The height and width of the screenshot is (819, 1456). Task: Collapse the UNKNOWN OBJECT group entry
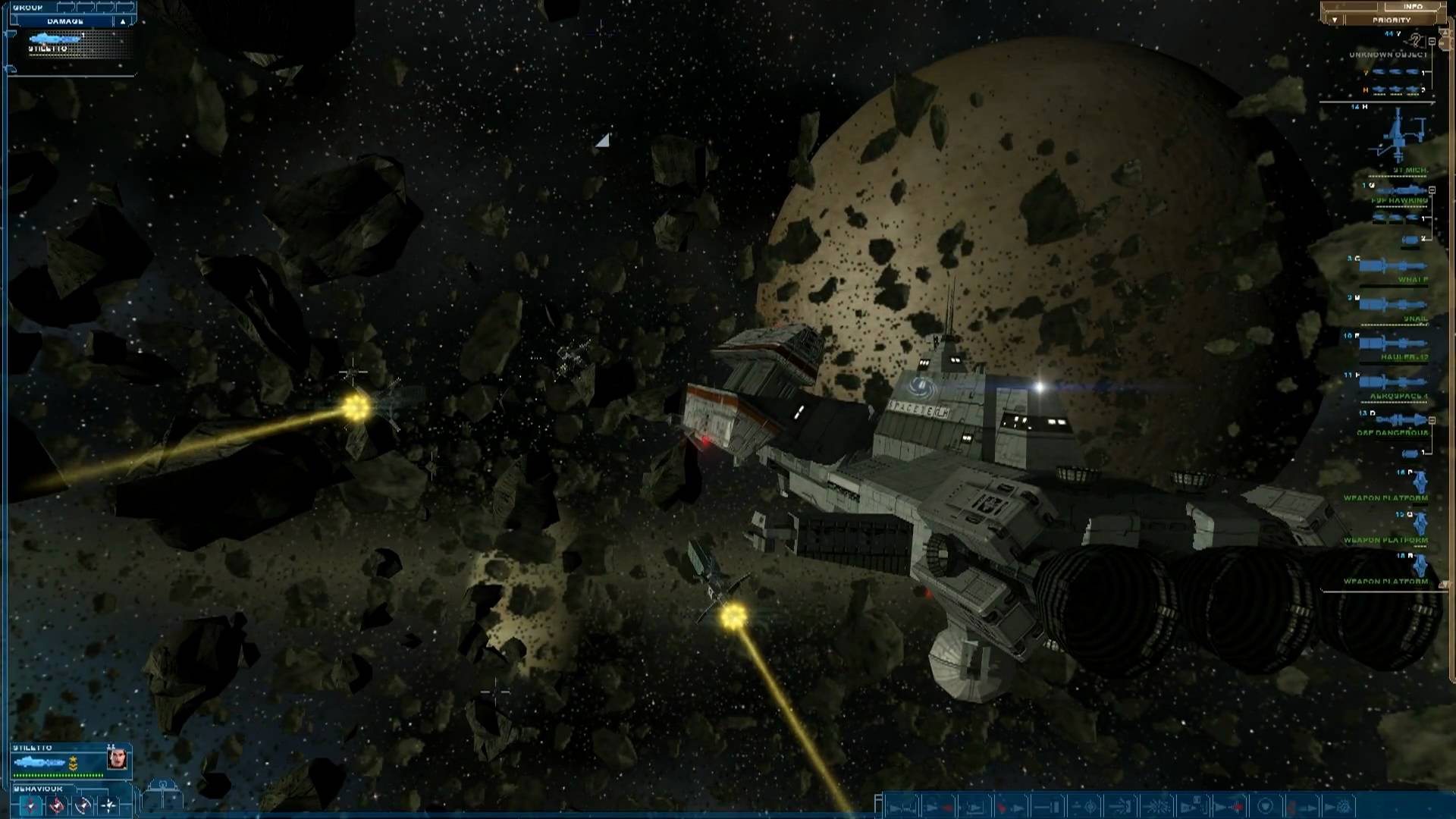(1432, 42)
